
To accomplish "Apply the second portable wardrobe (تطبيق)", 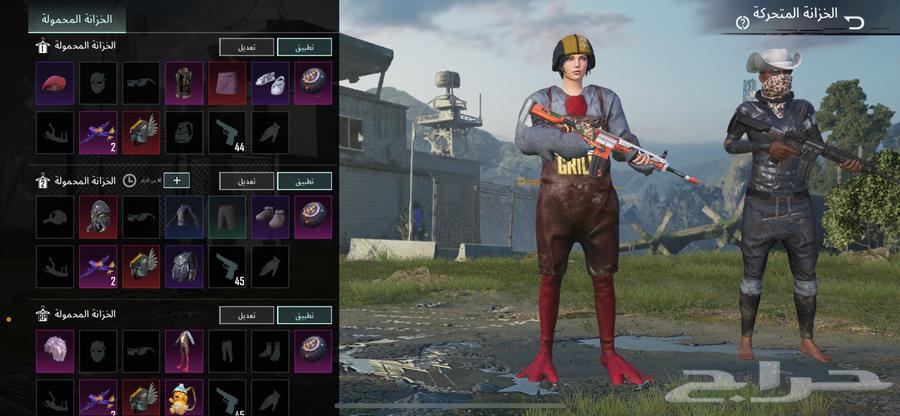I will (304, 180).
